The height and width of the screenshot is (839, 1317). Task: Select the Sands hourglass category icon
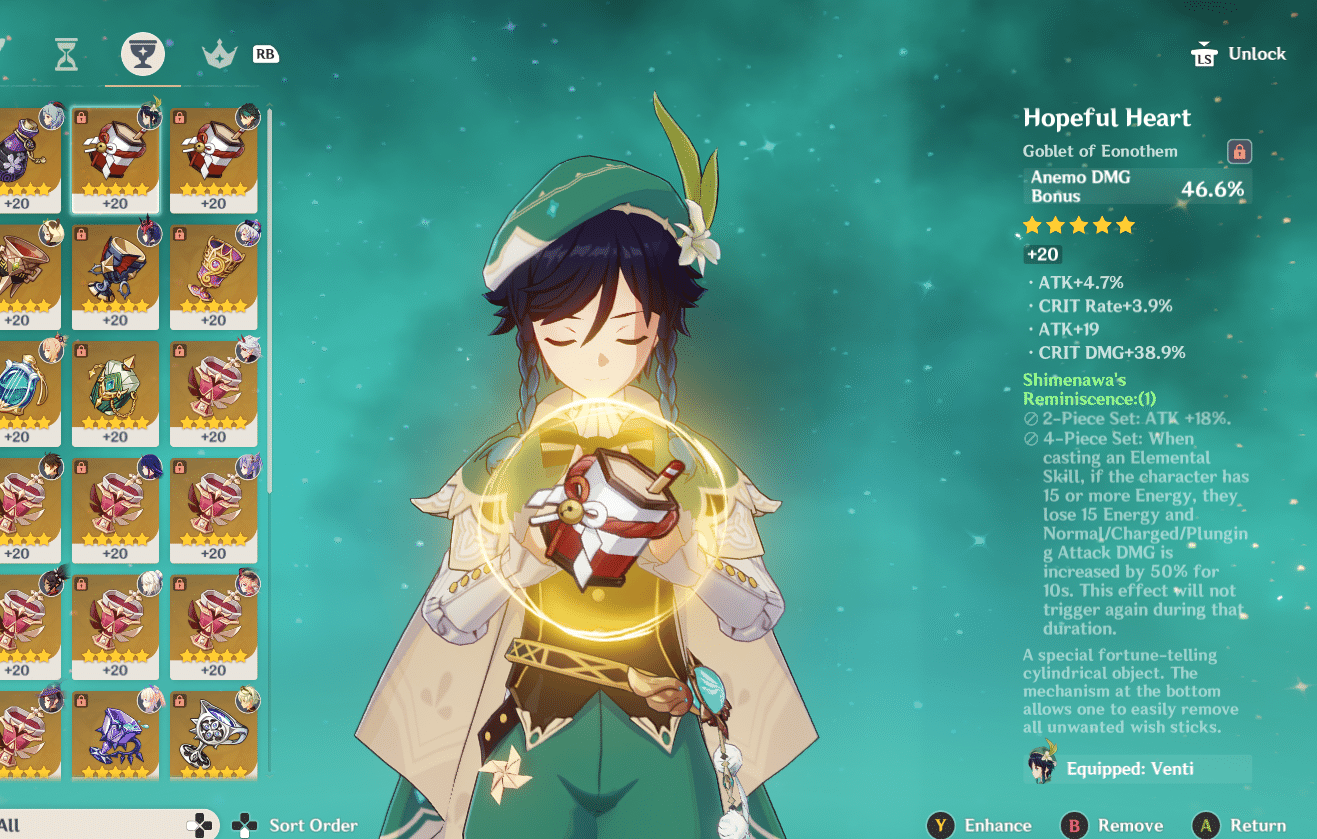pos(65,54)
